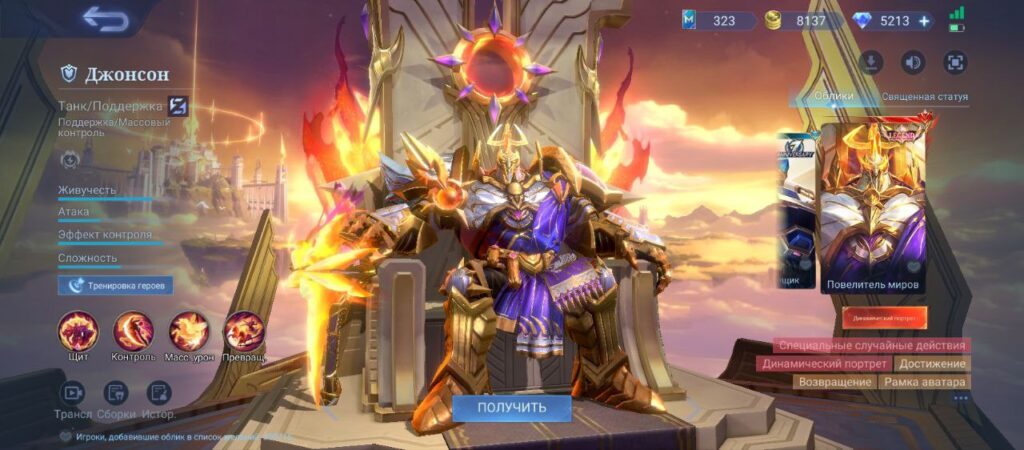The image size is (1024, 450).
Task: View the Контроль skill icon
Action: [133, 331]
